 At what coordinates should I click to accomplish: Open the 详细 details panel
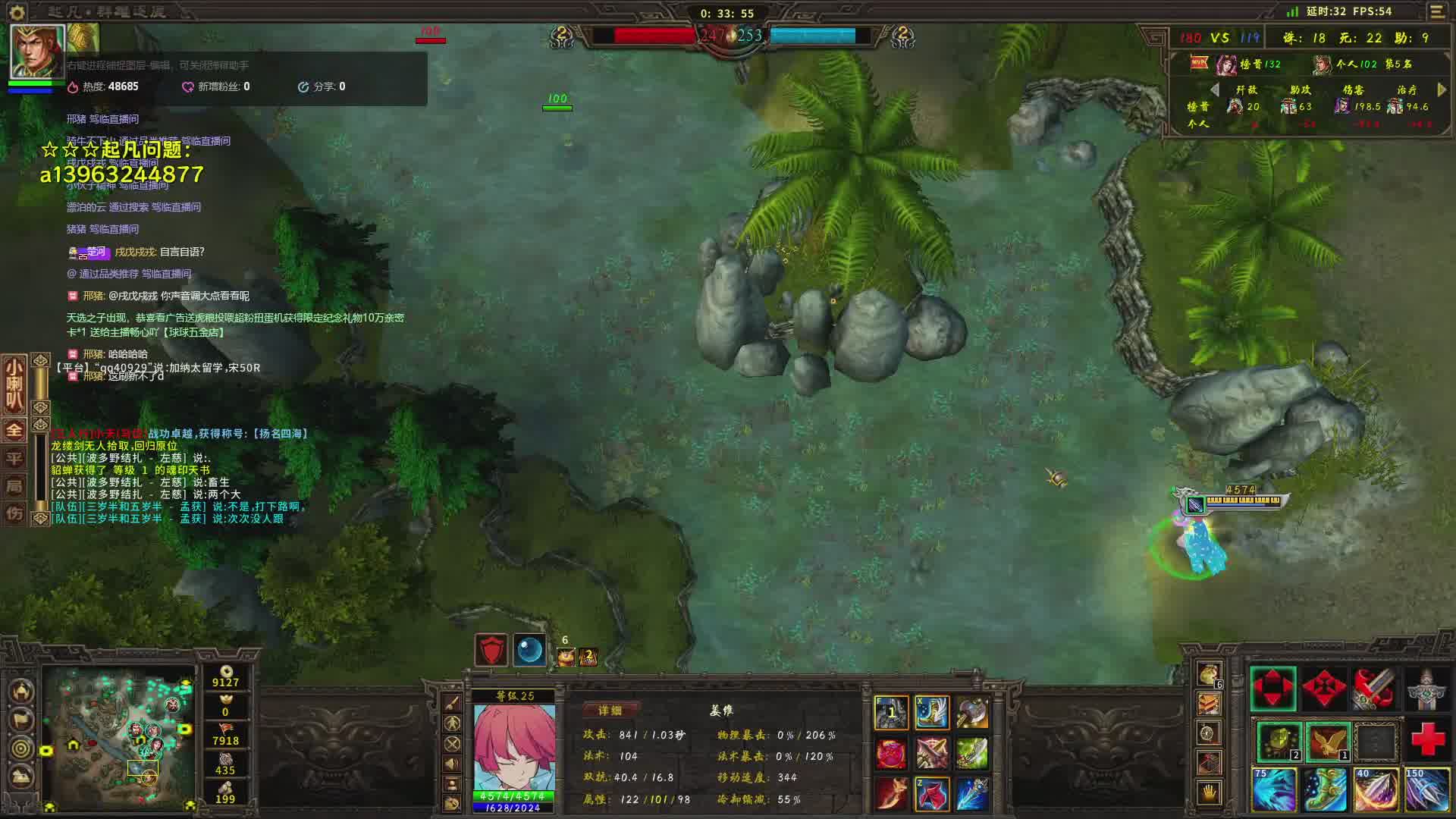[x=610, y=711]
